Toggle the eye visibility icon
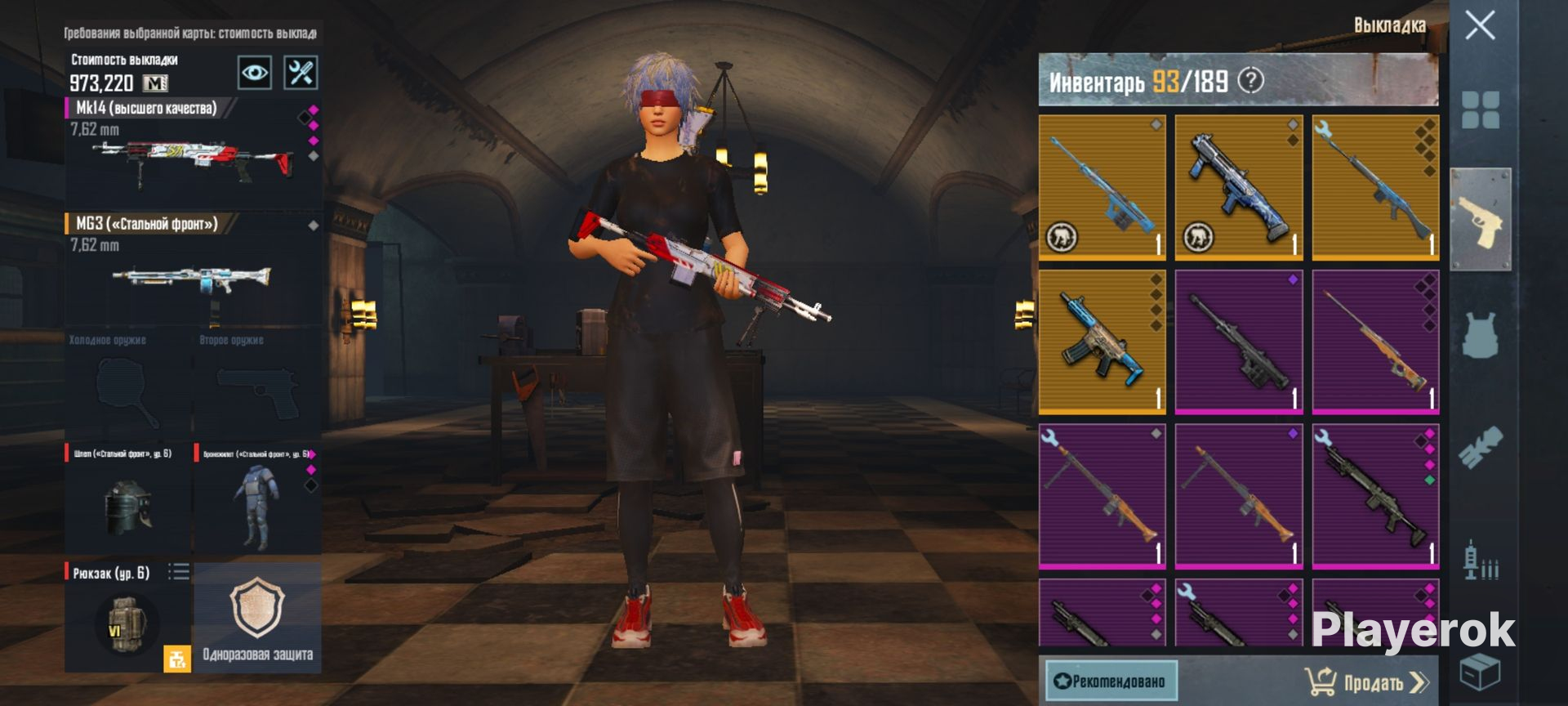 pos(254,73)
